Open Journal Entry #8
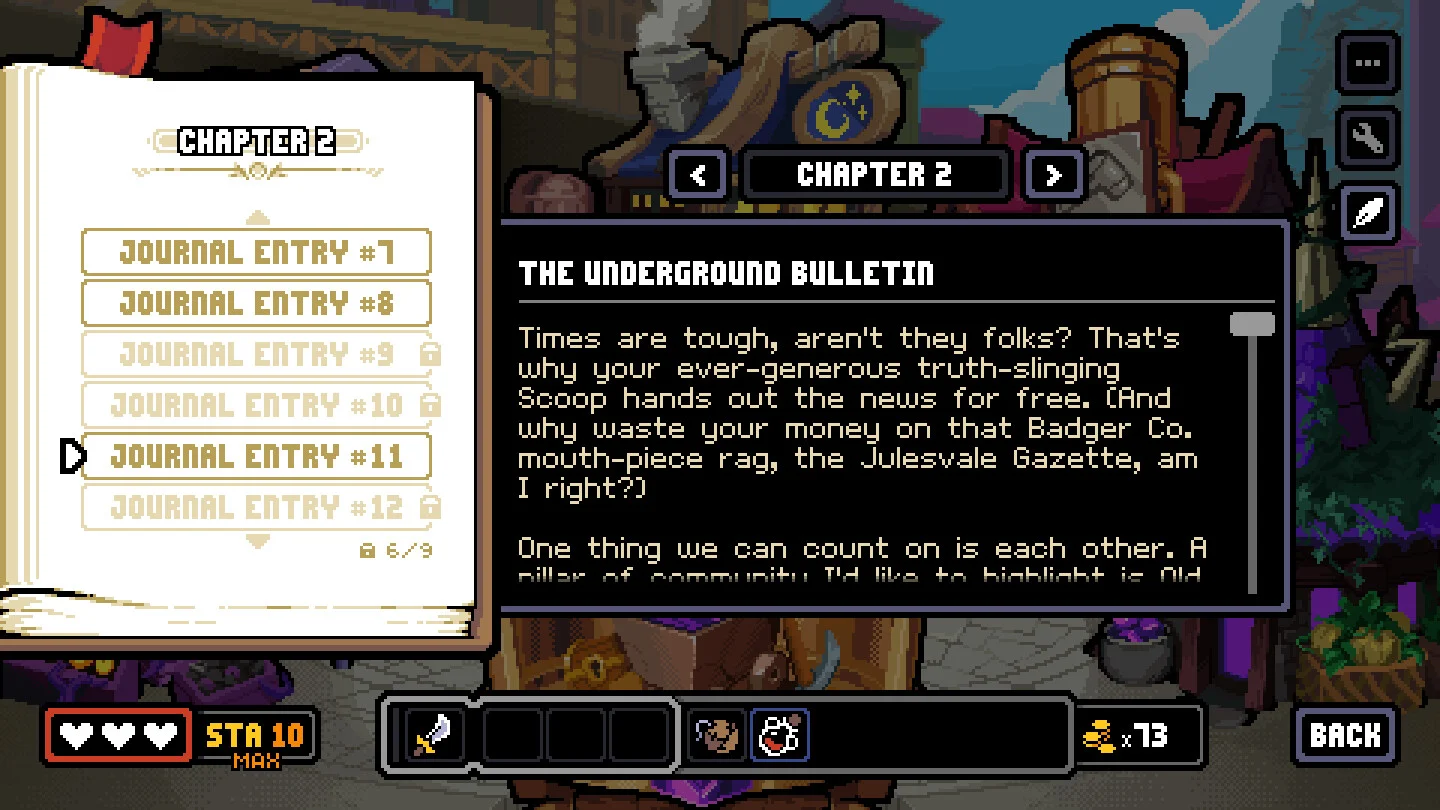The height and width of the screenshot is (810, 1440). pyautogui.click(x=256, y=303)
